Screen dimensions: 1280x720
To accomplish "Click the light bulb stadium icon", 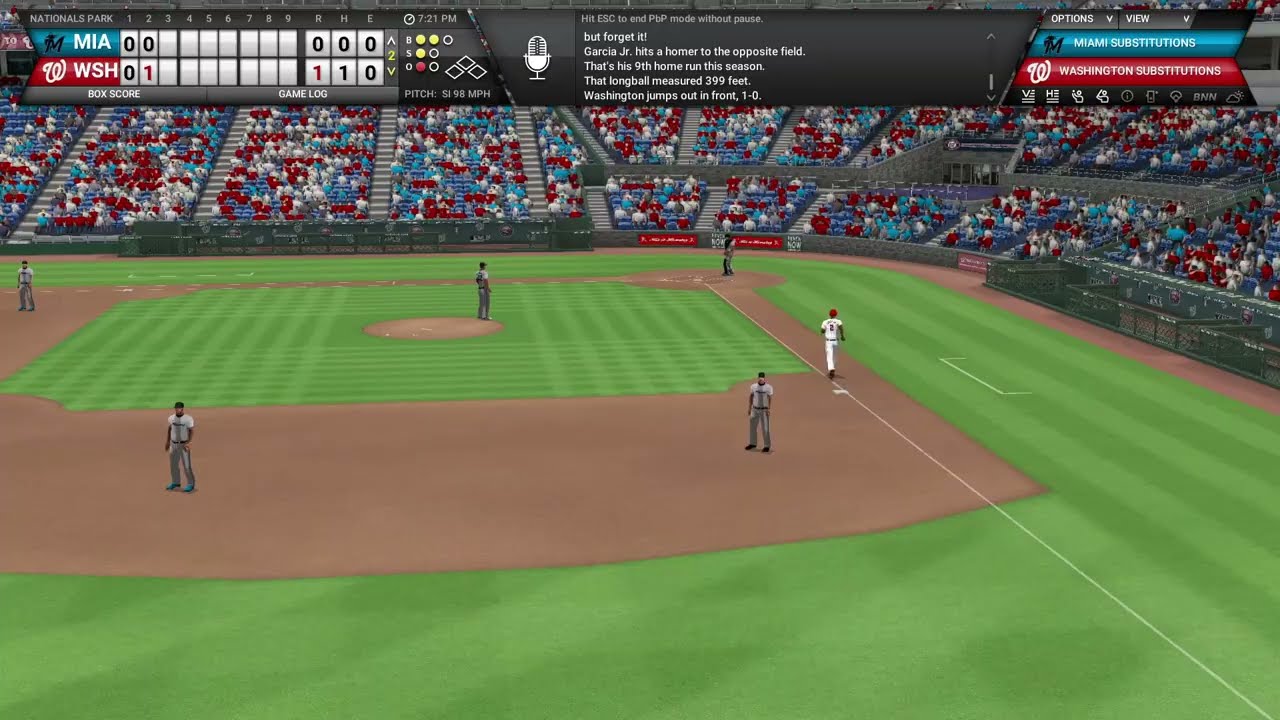I will coord(1176,96).
